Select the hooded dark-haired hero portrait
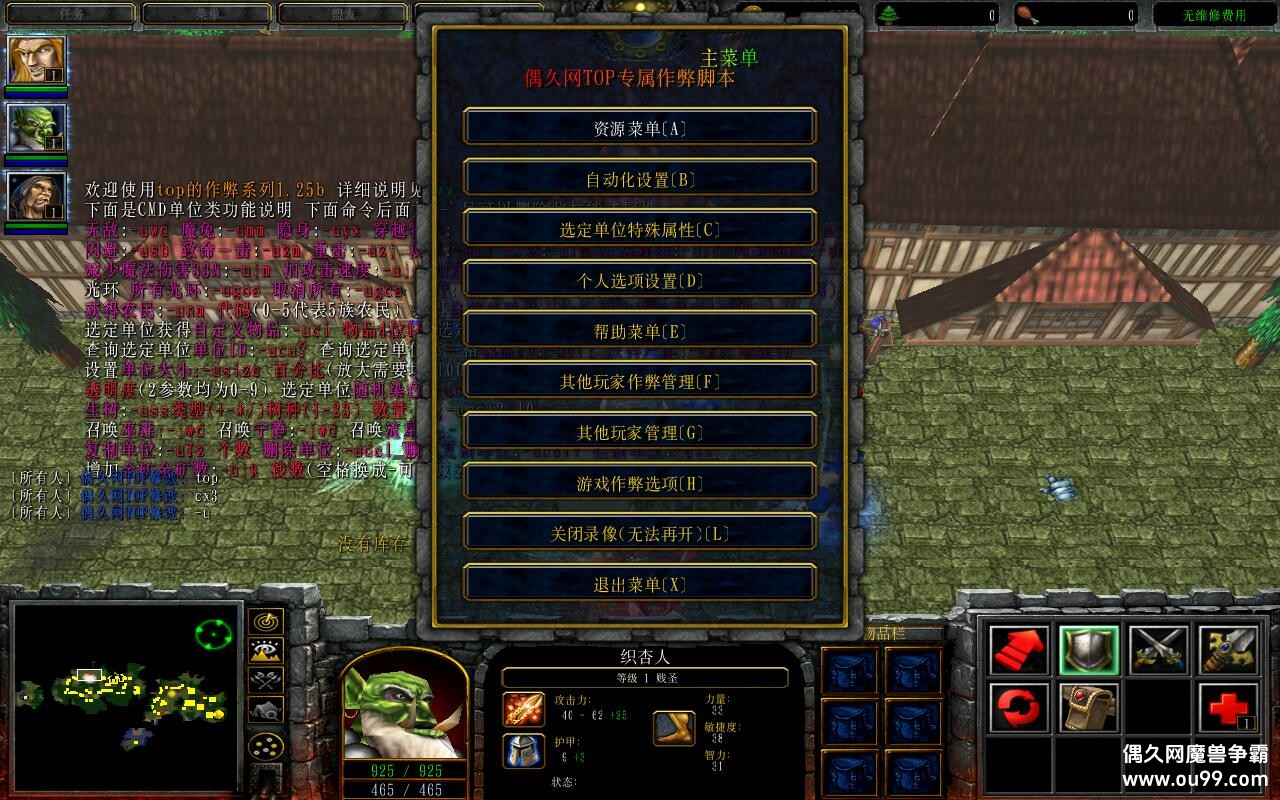The height and width of the screenshot is (800, 1280). pyautogui.click(x=37, y=197)
